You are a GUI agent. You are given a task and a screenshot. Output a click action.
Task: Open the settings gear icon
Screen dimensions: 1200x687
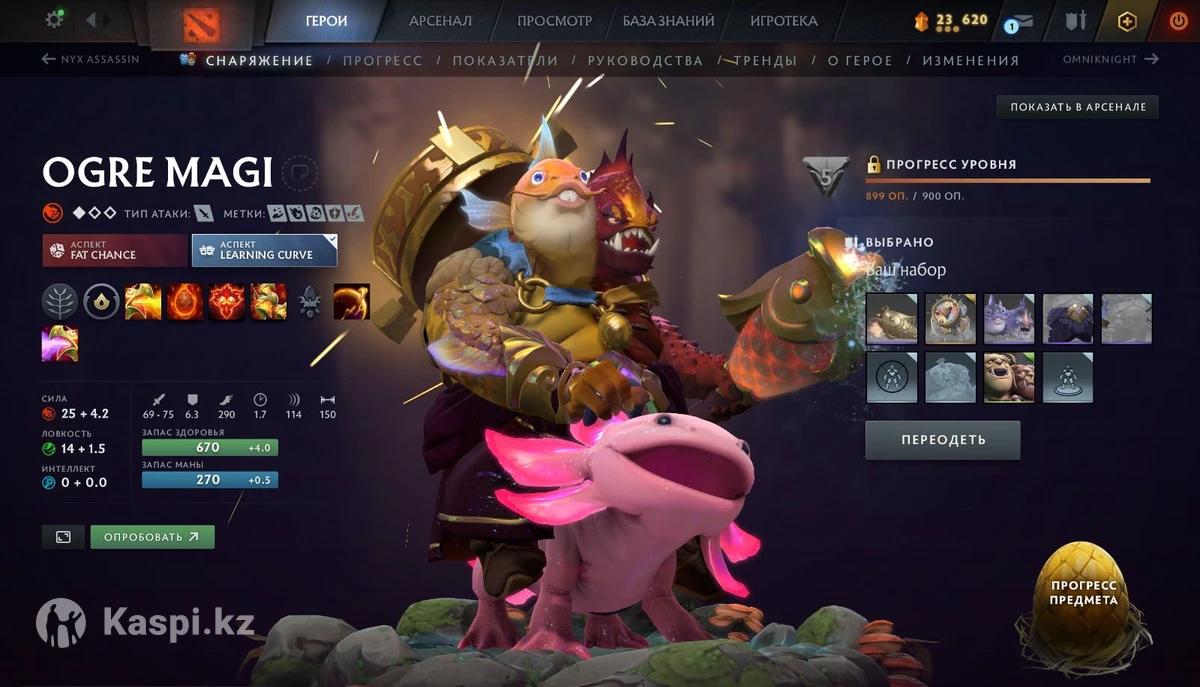[x=55, y=19]
